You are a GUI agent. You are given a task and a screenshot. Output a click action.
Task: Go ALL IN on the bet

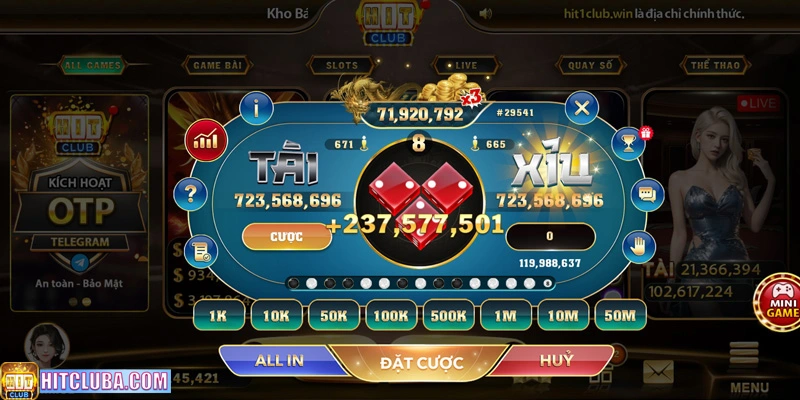281,361
